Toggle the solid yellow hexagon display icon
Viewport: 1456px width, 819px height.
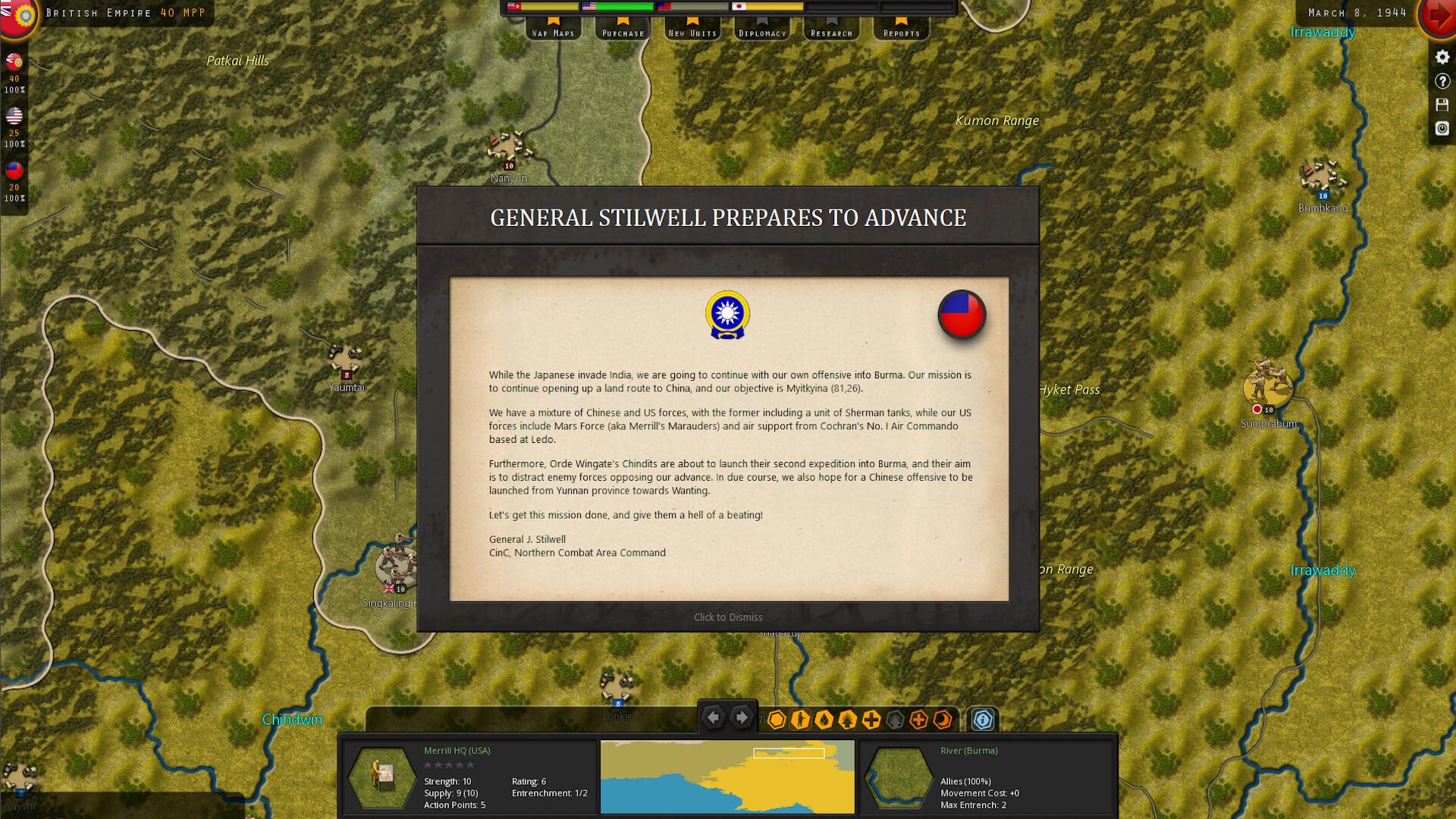pos(777,720)
